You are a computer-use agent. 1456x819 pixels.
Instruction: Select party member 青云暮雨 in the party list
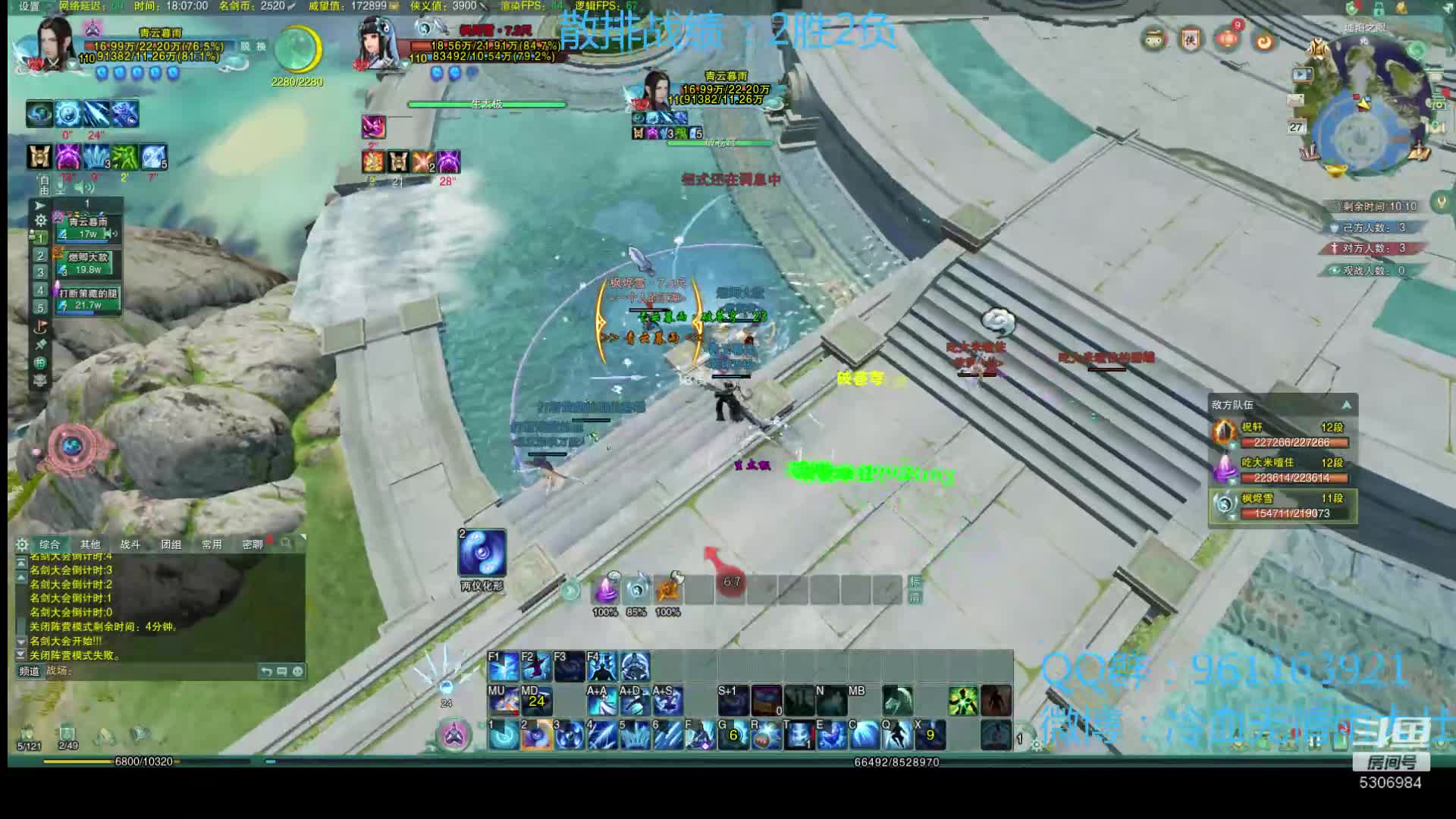(89, 227)
